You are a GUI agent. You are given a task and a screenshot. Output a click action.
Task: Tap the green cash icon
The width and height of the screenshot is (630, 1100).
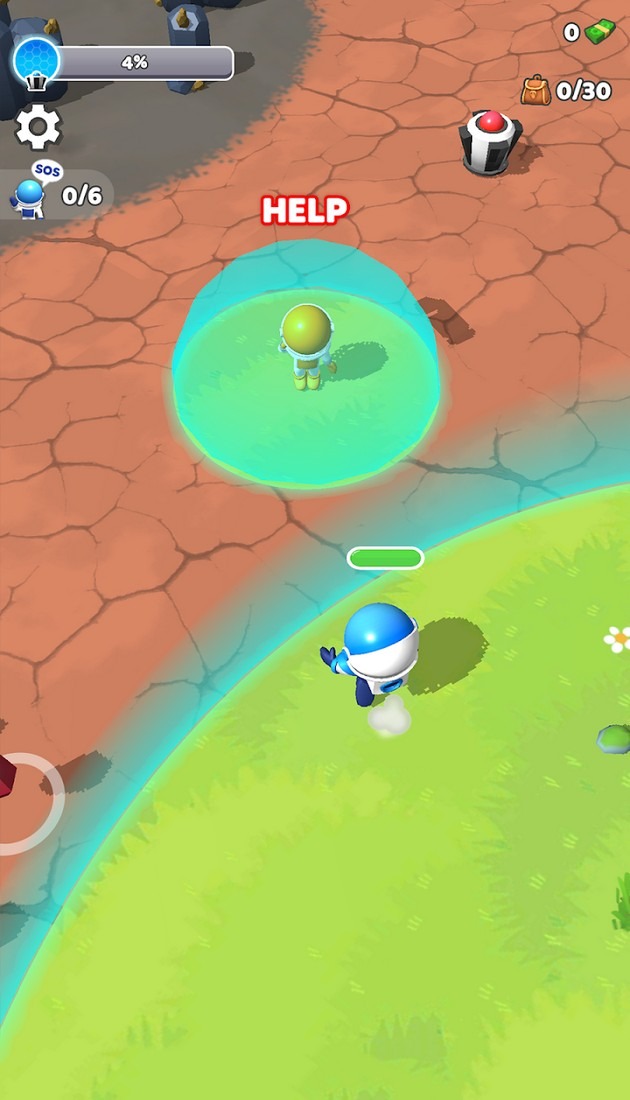pos(600,32)
